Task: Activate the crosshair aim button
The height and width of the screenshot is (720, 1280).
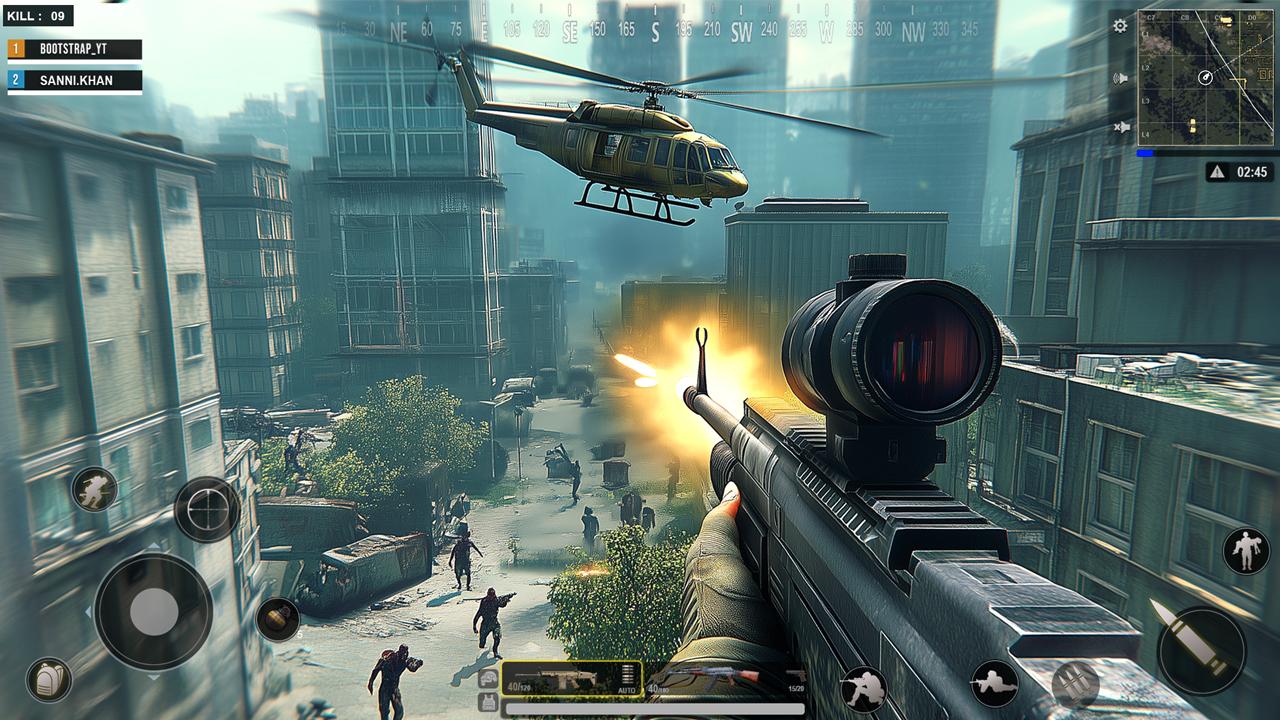Action: click(207, 509)
